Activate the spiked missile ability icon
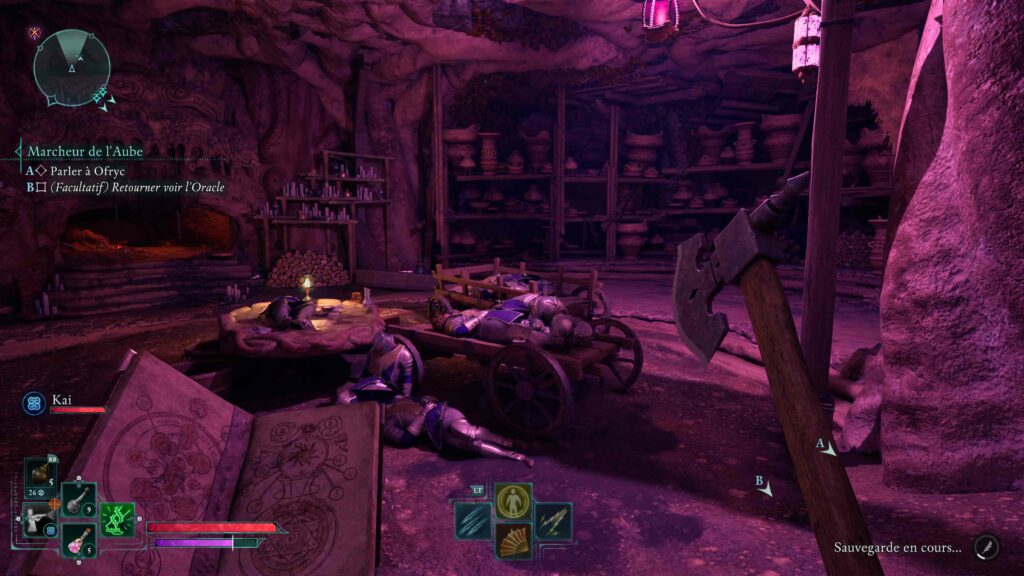Image resolution: width=1024 pixels, height=576 pixels. tap(553, 521)
